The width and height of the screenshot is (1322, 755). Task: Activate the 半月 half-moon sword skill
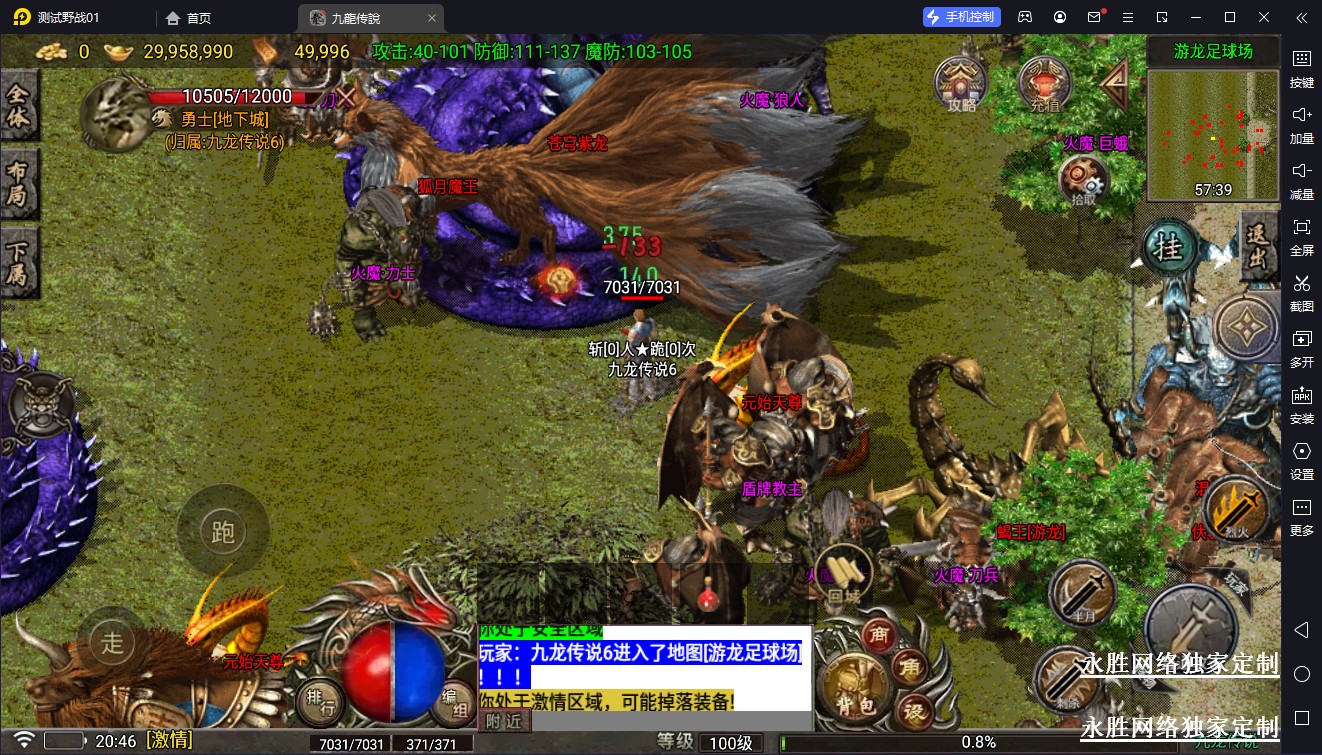1082,594
